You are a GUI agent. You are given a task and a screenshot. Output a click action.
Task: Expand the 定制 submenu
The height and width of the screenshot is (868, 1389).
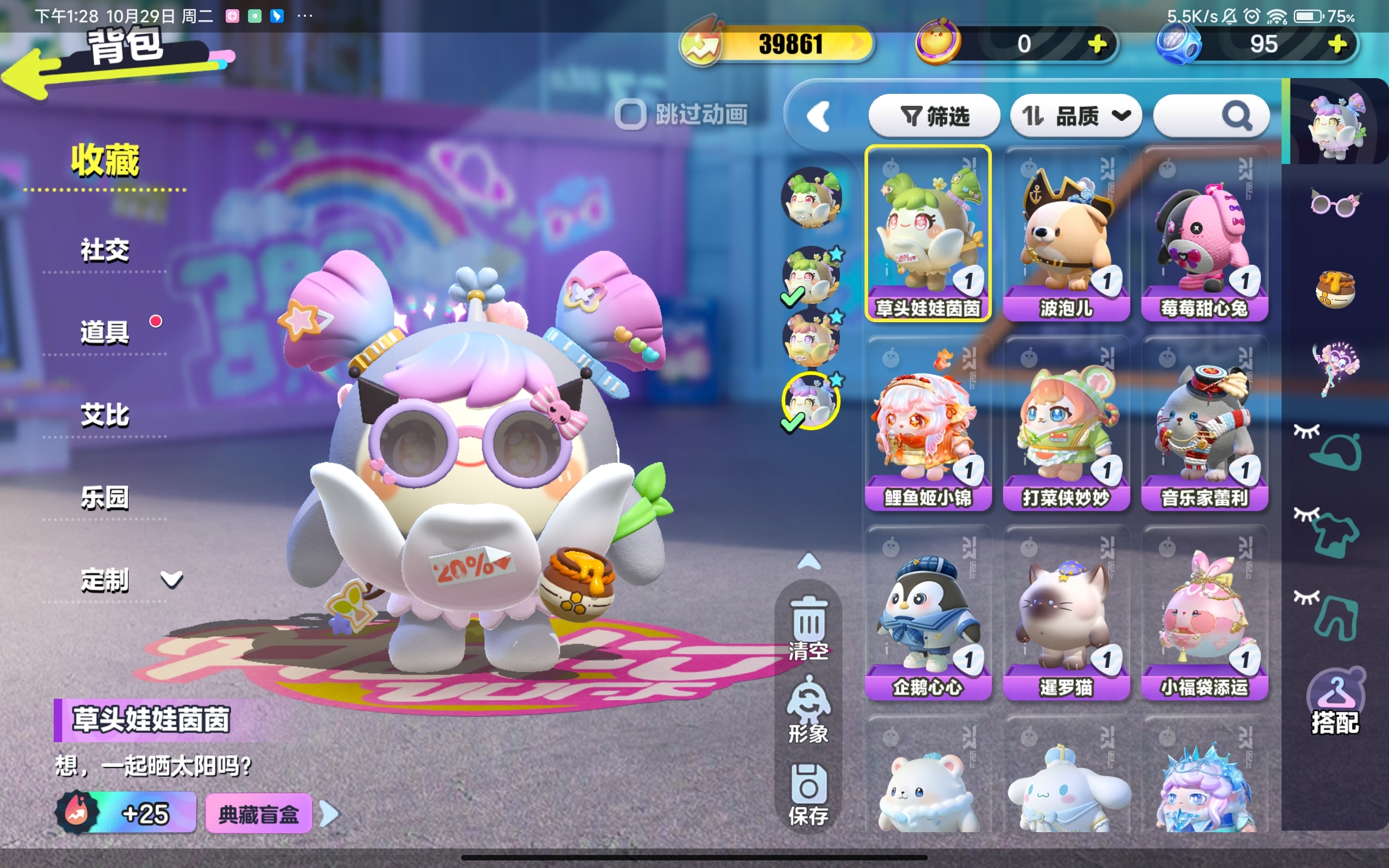171,579
